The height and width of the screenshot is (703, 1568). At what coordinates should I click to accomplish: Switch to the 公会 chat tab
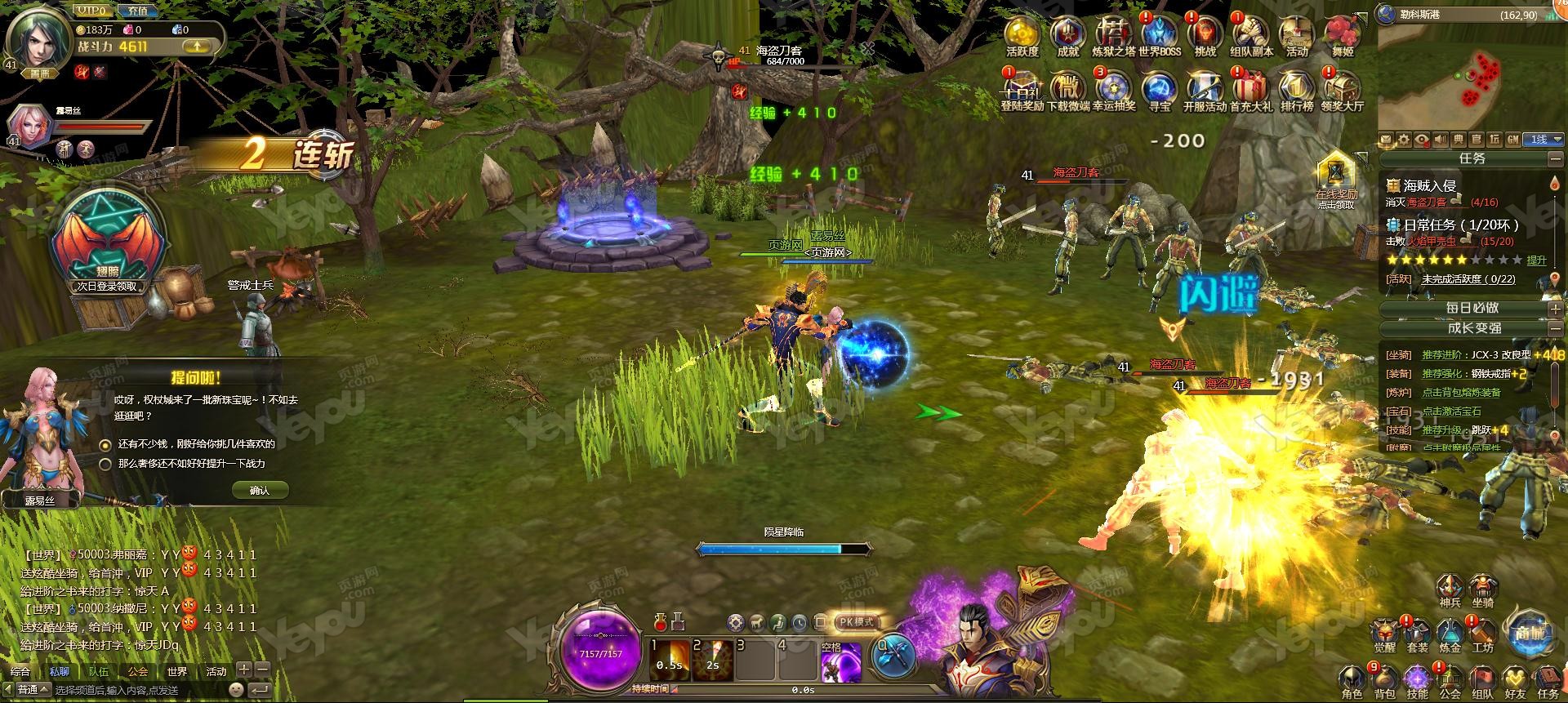tap(138, 672)
